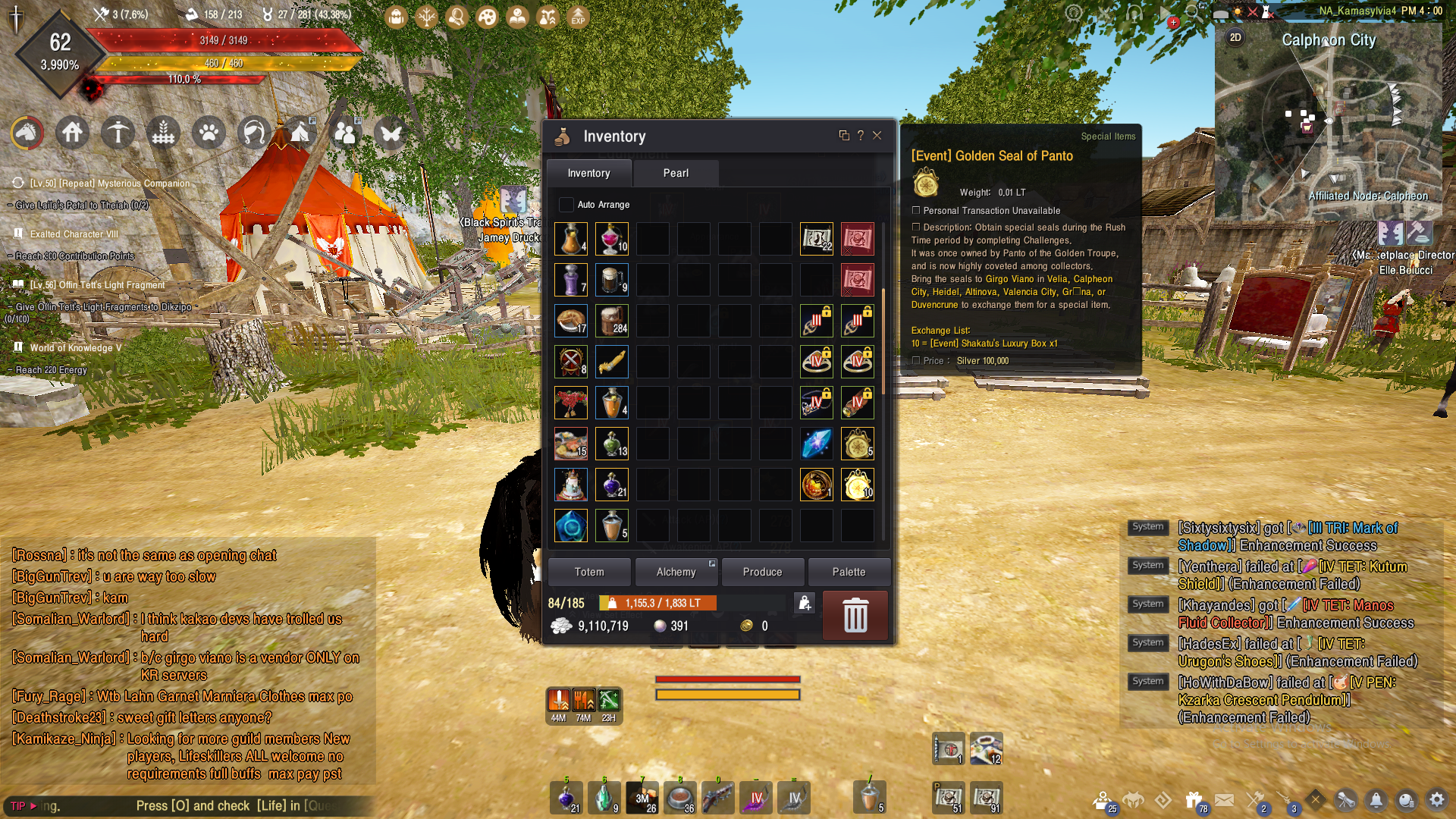Viewport: 1456px width, 819px height.
Task: Toggle Auto Arrange in the inventory
Action: point(566,204)
